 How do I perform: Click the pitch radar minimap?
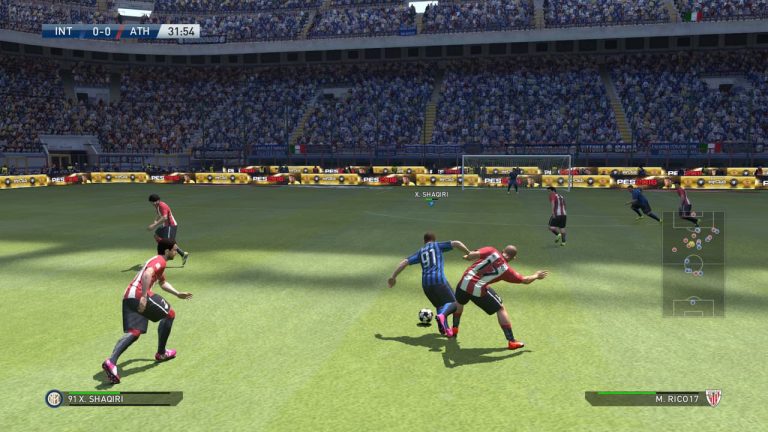pyautogui.click(x=692, y=264)
